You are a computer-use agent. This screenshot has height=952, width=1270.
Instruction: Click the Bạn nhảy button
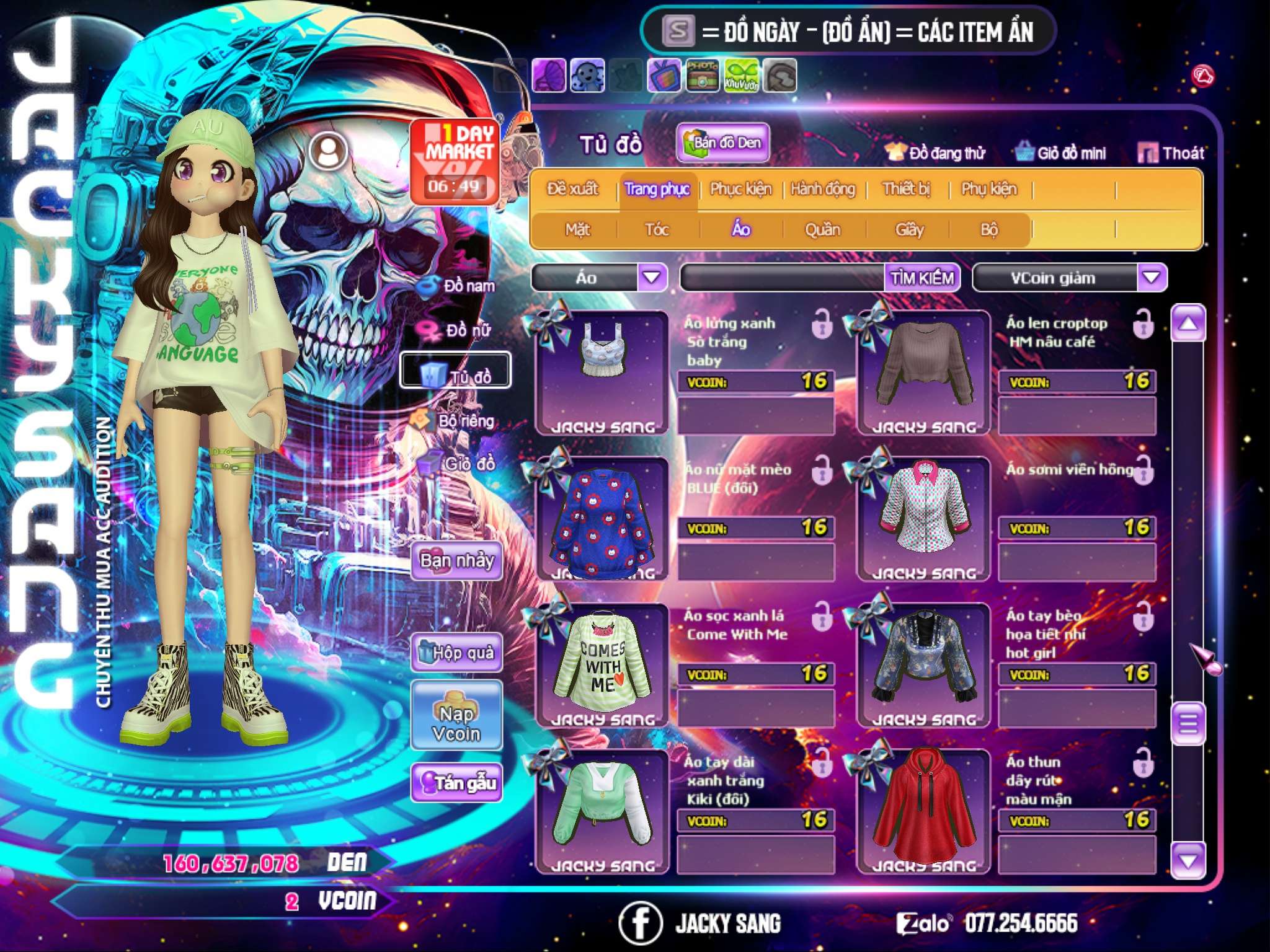click(x=457, y=561)
